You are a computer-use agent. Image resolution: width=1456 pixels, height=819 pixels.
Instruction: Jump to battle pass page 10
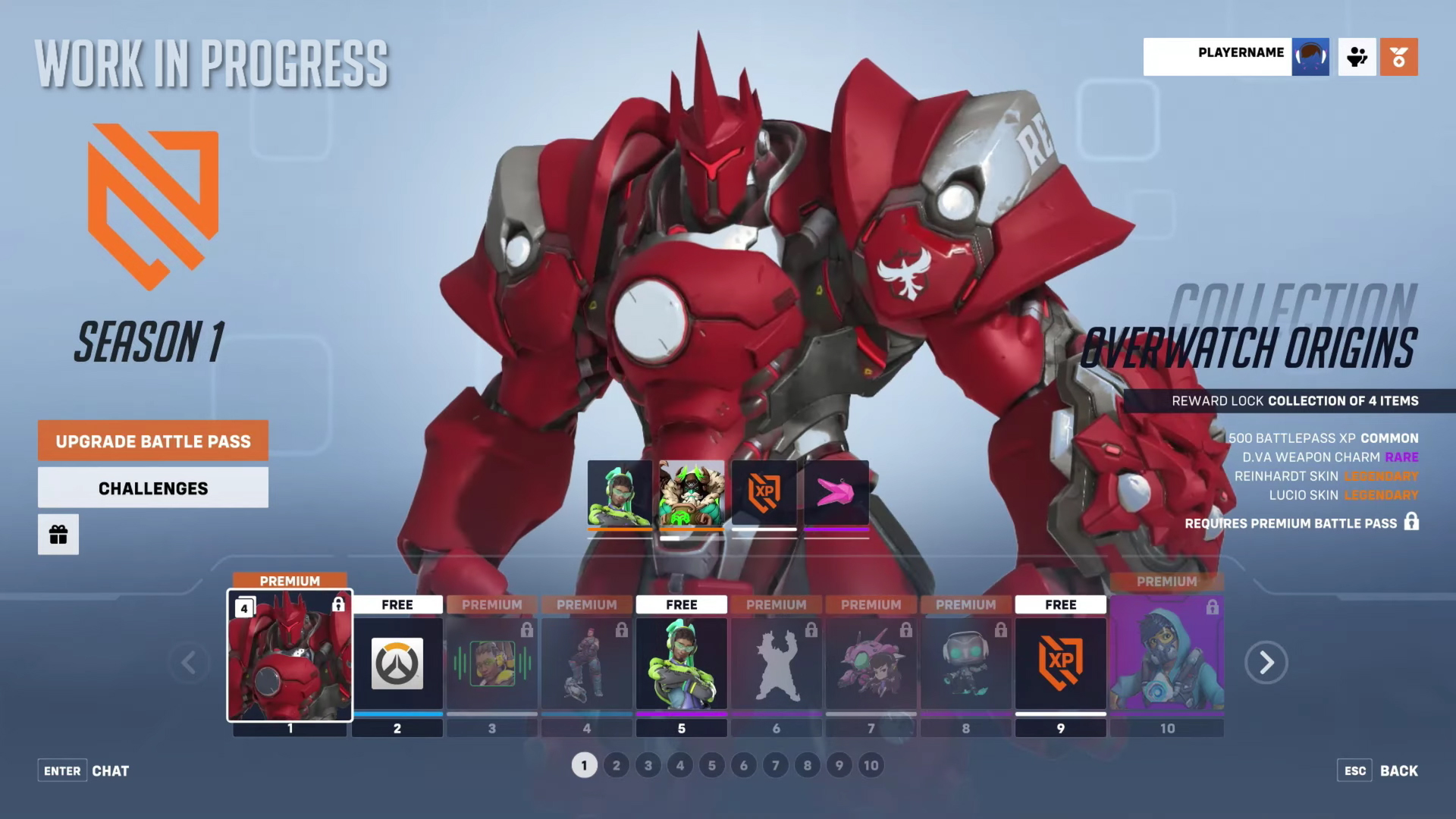point(871,765)
